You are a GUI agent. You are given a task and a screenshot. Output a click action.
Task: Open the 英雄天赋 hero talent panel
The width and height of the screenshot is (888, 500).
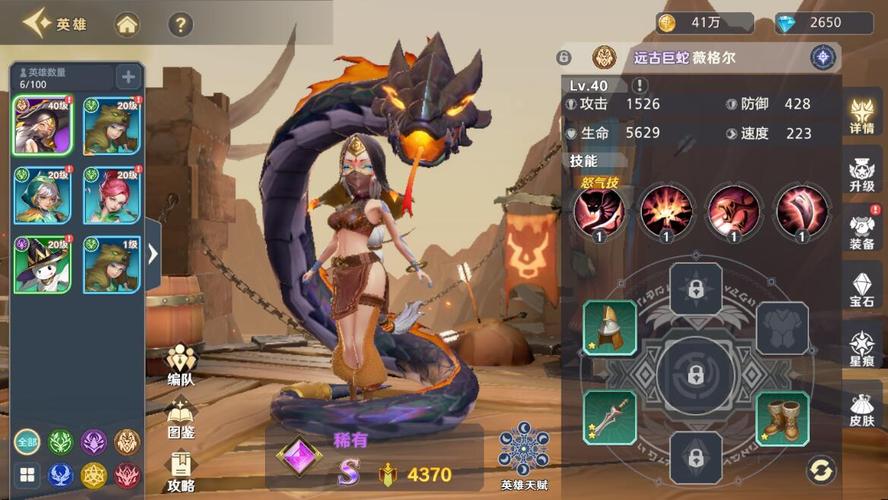523,457
